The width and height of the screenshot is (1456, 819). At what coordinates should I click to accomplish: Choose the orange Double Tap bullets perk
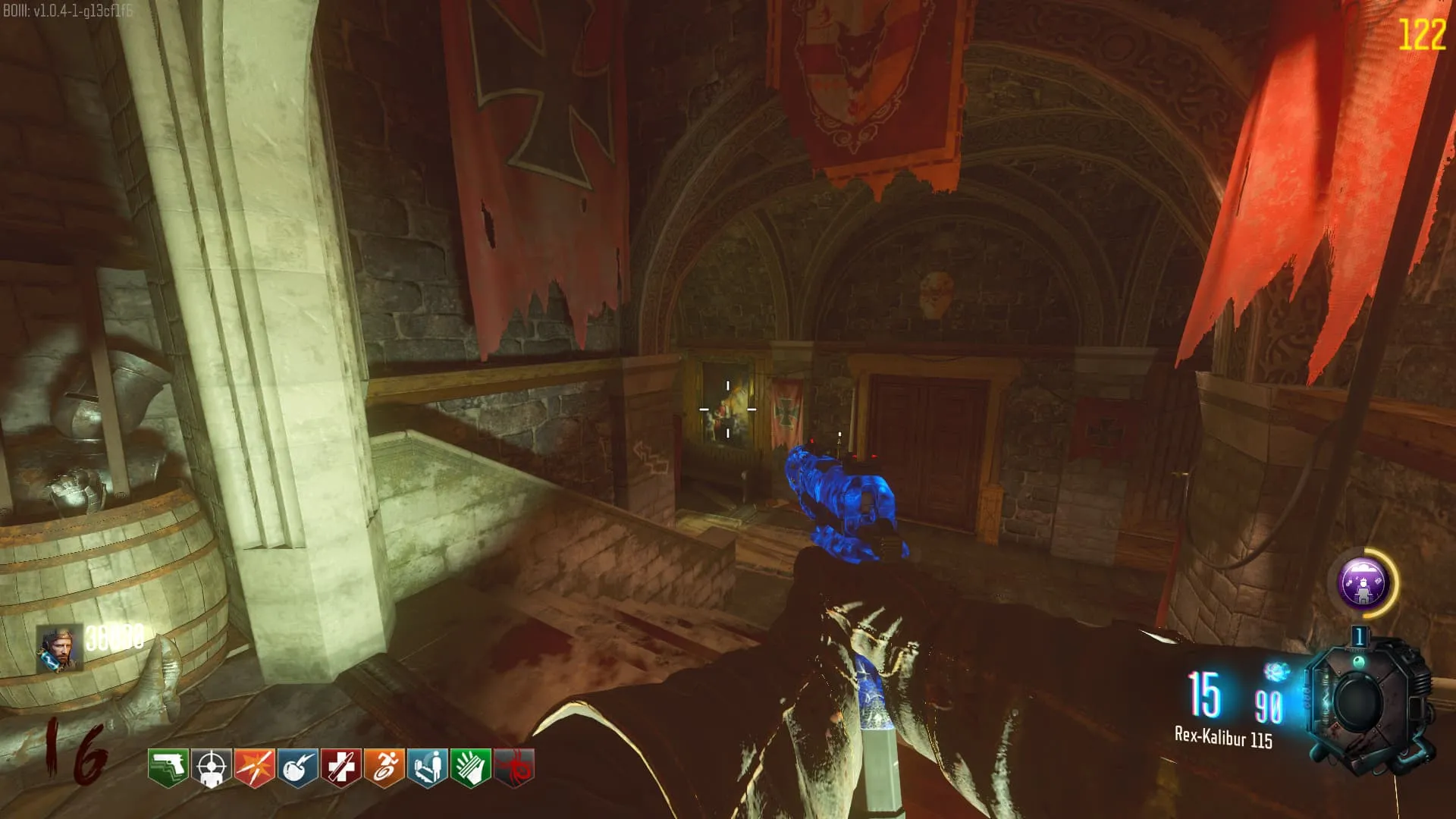point(254,768)
